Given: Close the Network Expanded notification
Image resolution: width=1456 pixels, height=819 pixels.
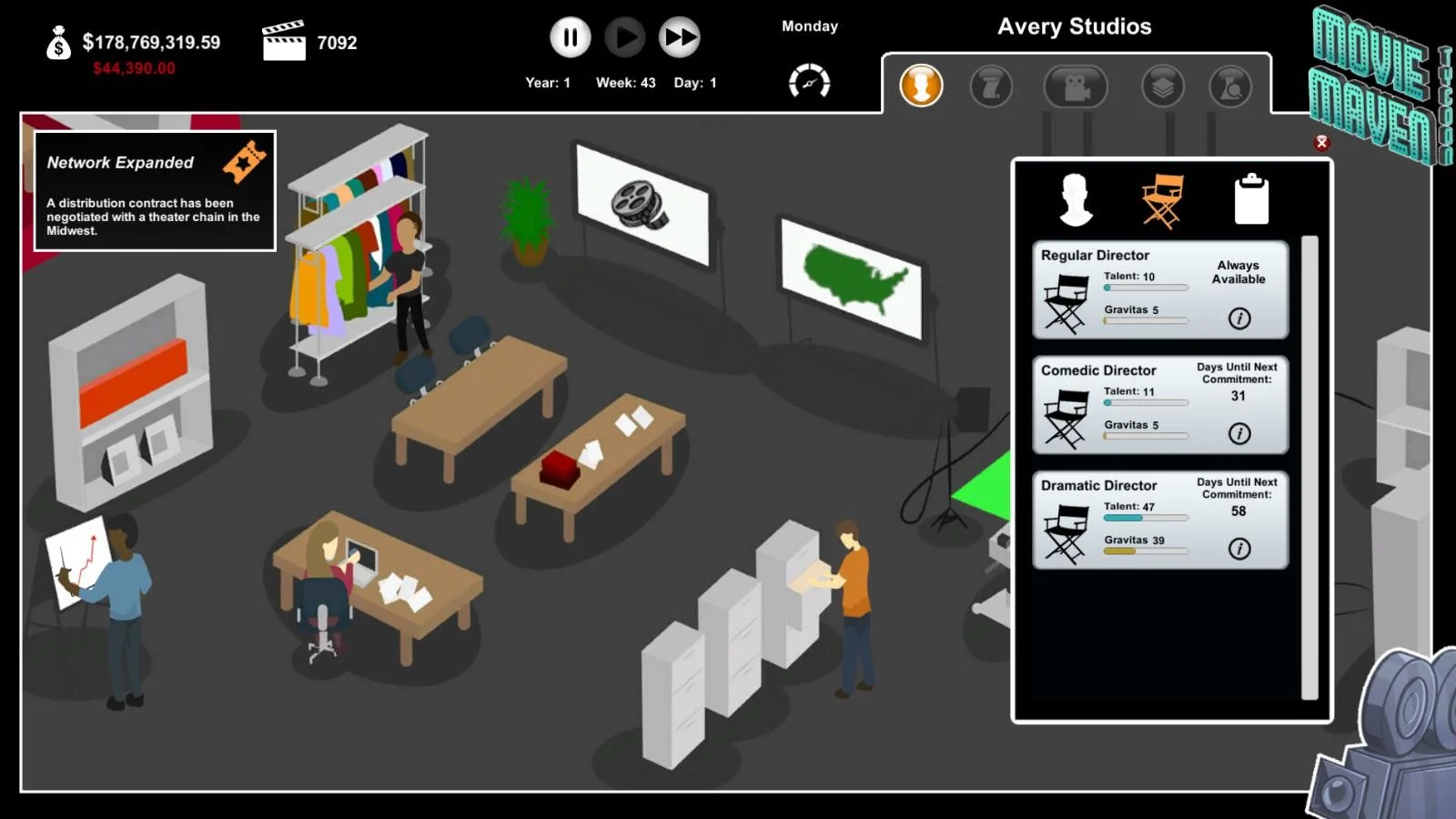Looking at the screenshot, I should [x=155, y=191].
